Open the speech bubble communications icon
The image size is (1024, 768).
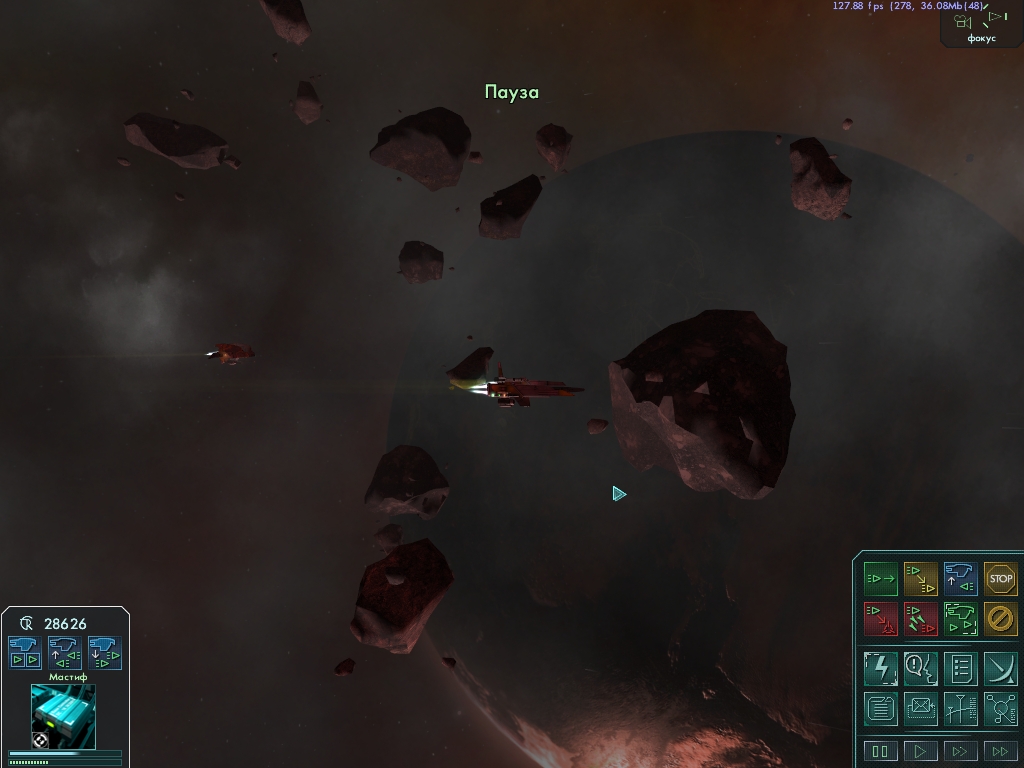920,667
